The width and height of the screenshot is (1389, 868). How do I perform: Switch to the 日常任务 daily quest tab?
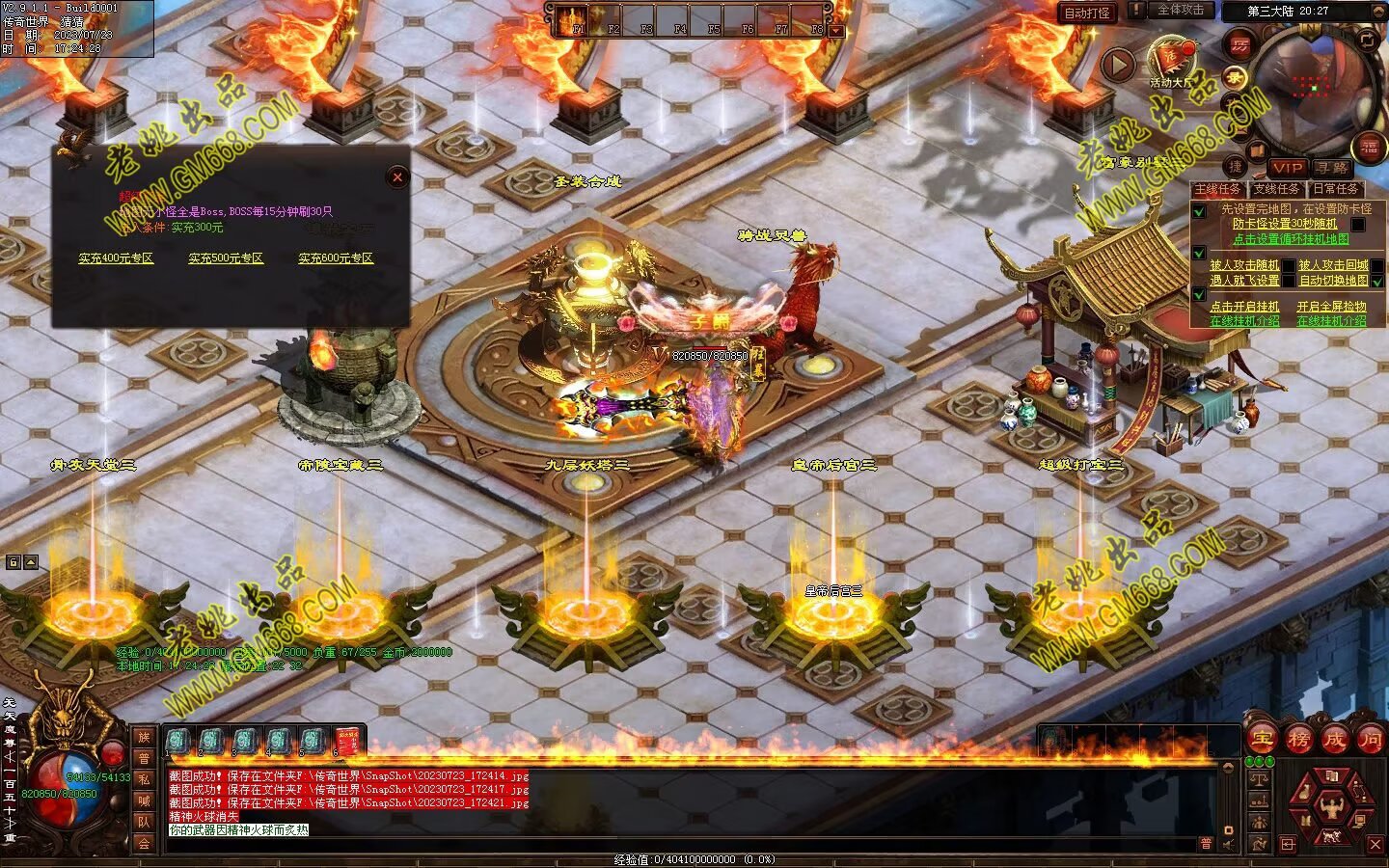click(x=1335, y=189)
